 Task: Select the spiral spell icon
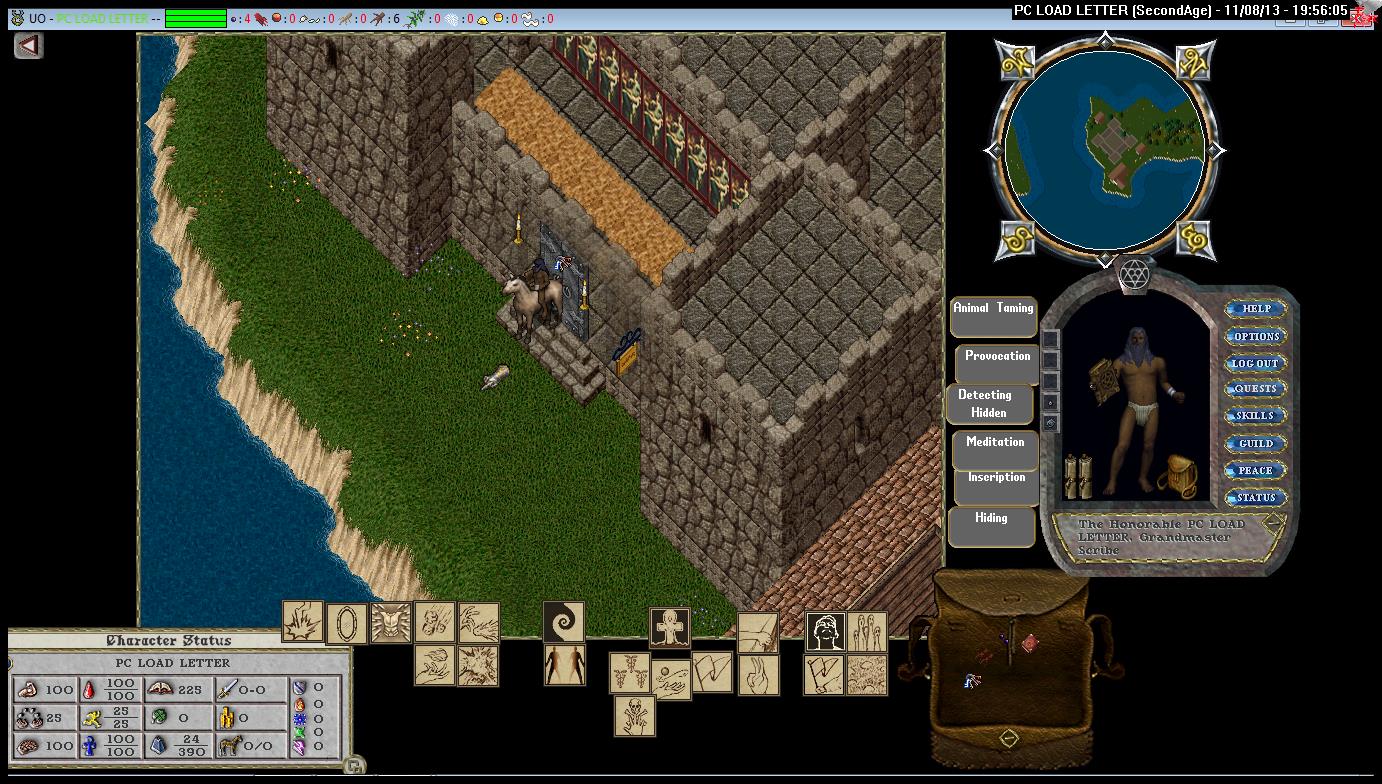[x=563, y=621]
